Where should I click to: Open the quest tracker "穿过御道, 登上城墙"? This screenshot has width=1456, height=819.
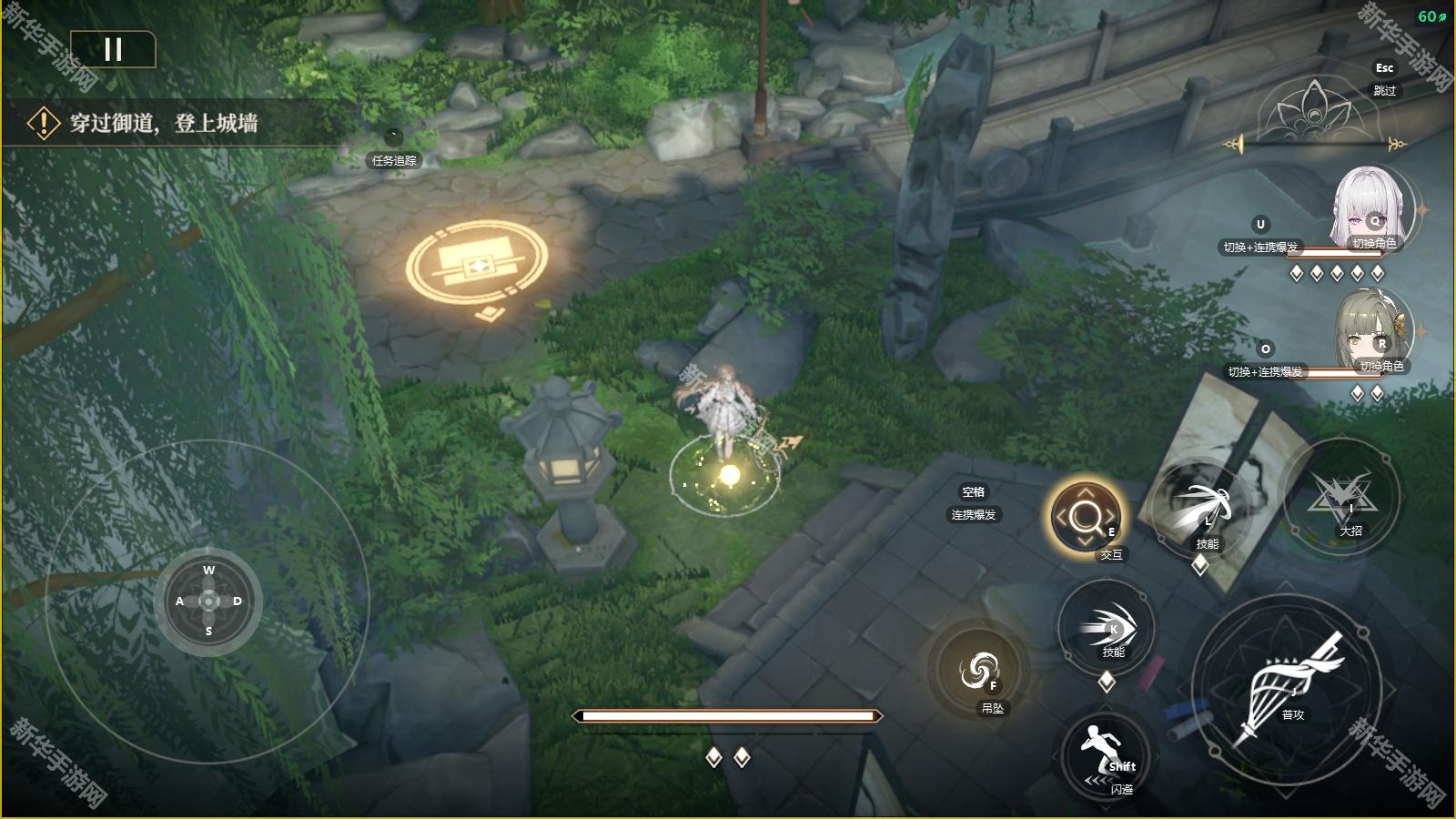(x=164, y=123)
